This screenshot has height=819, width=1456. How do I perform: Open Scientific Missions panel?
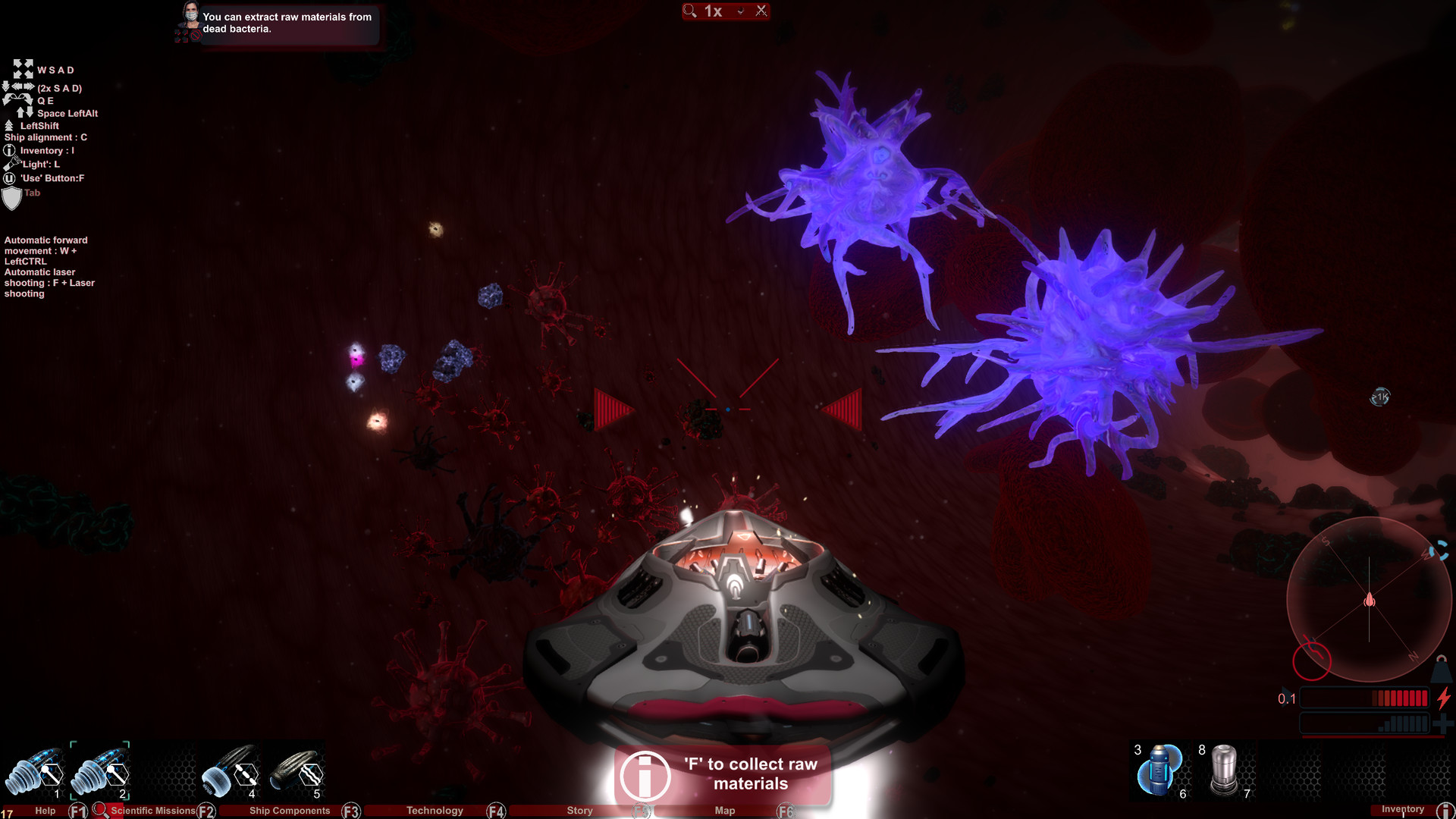coord(152,811)
